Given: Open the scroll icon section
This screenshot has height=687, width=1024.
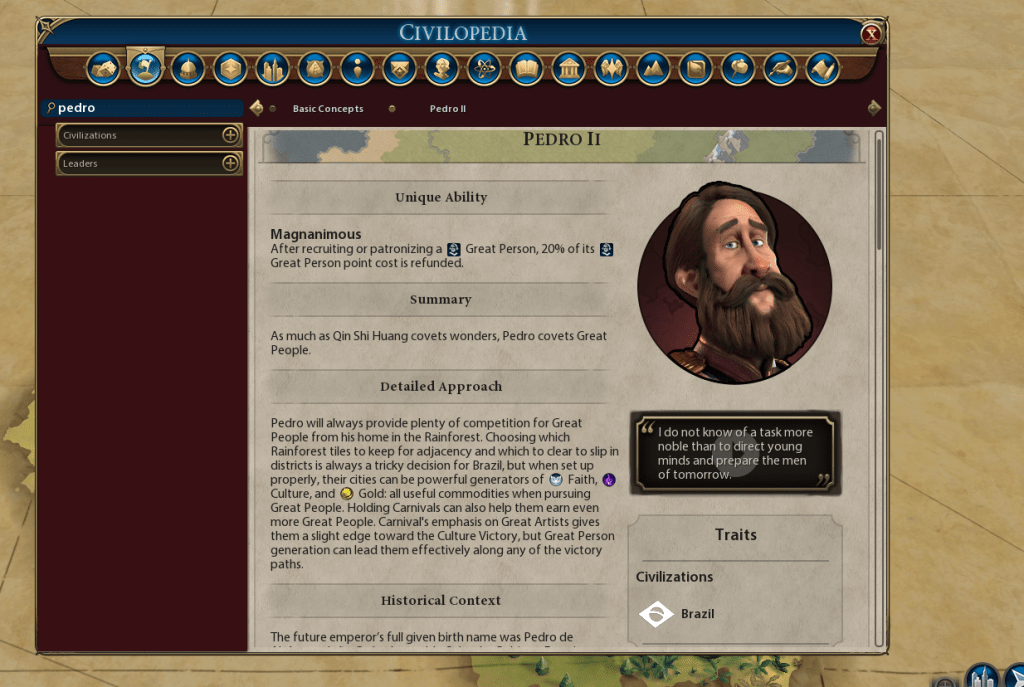Looking at the screenshot, I should pos(821,69).
